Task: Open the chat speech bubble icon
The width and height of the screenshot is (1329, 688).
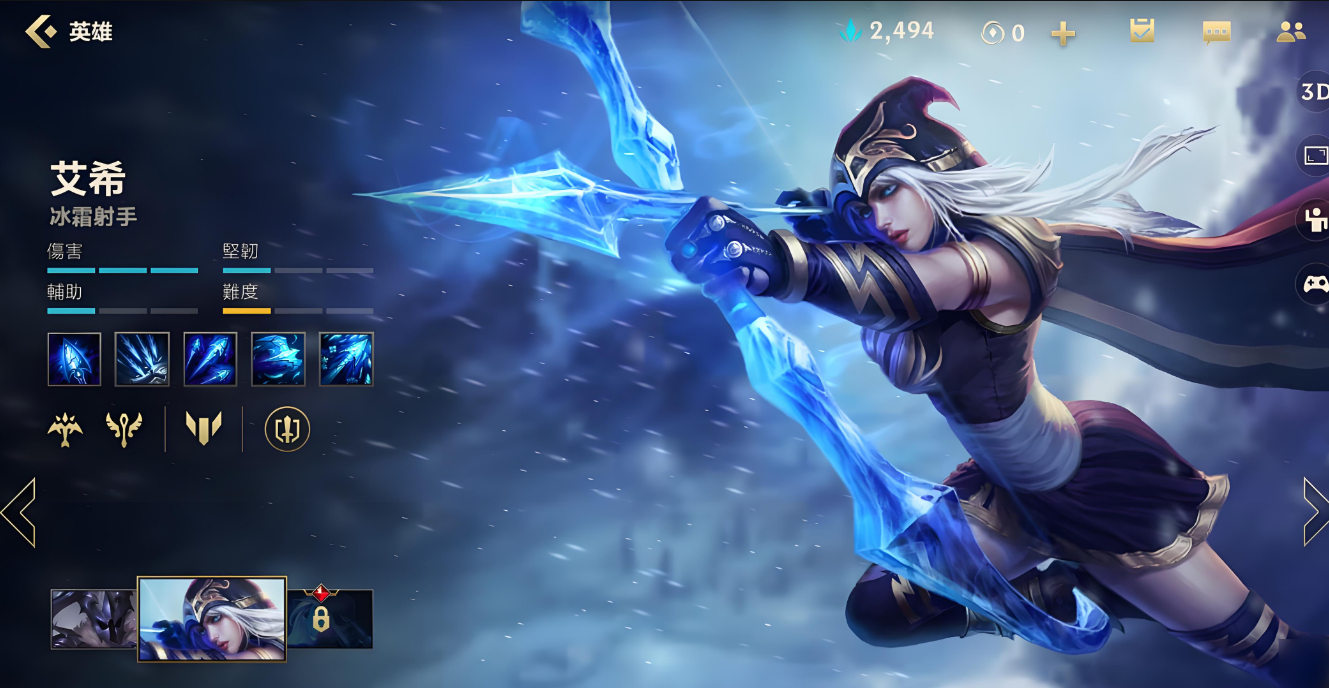Action: tap(1216, 32)
